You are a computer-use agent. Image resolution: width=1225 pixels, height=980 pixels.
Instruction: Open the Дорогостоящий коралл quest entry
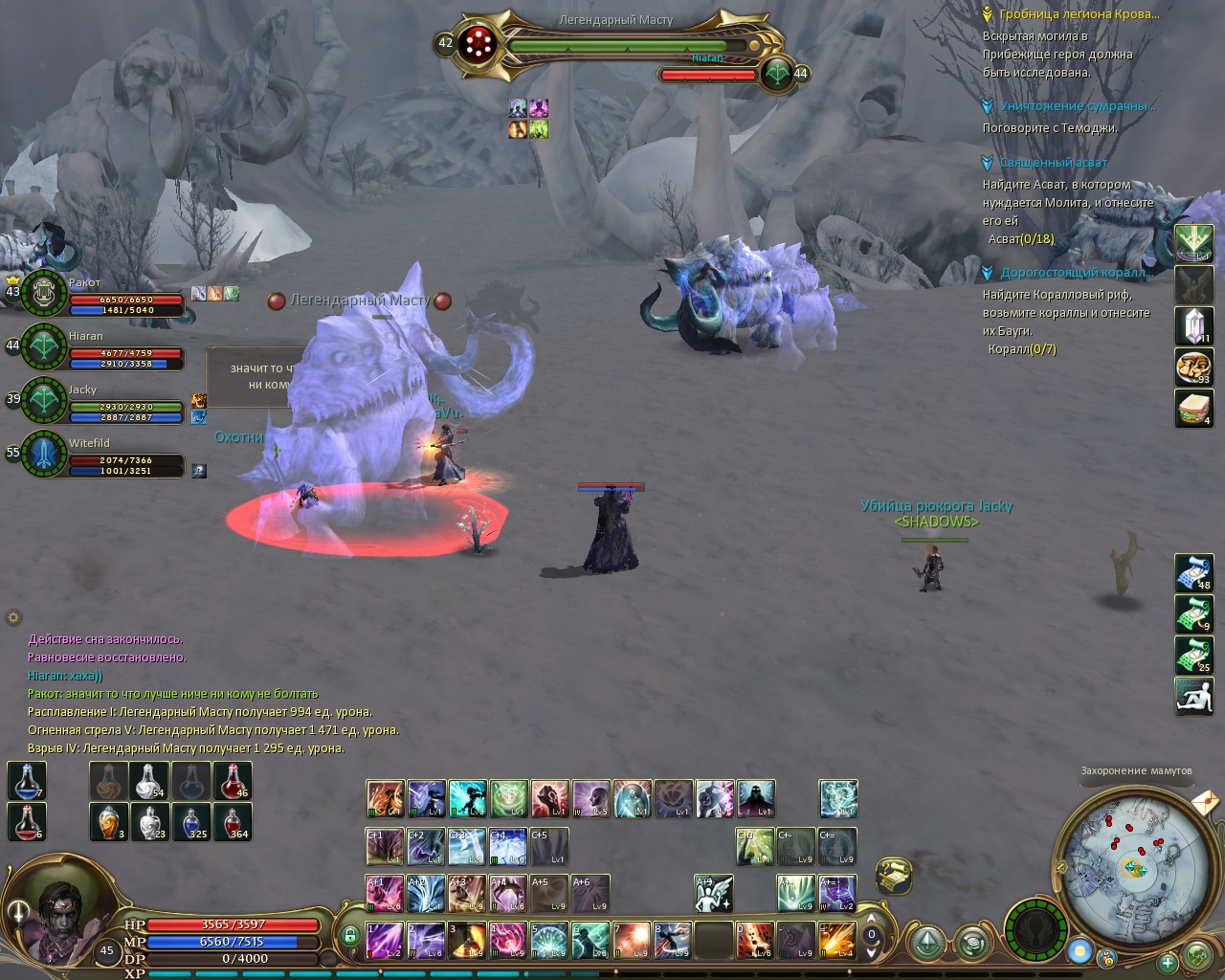click(x=1076, y=273)
